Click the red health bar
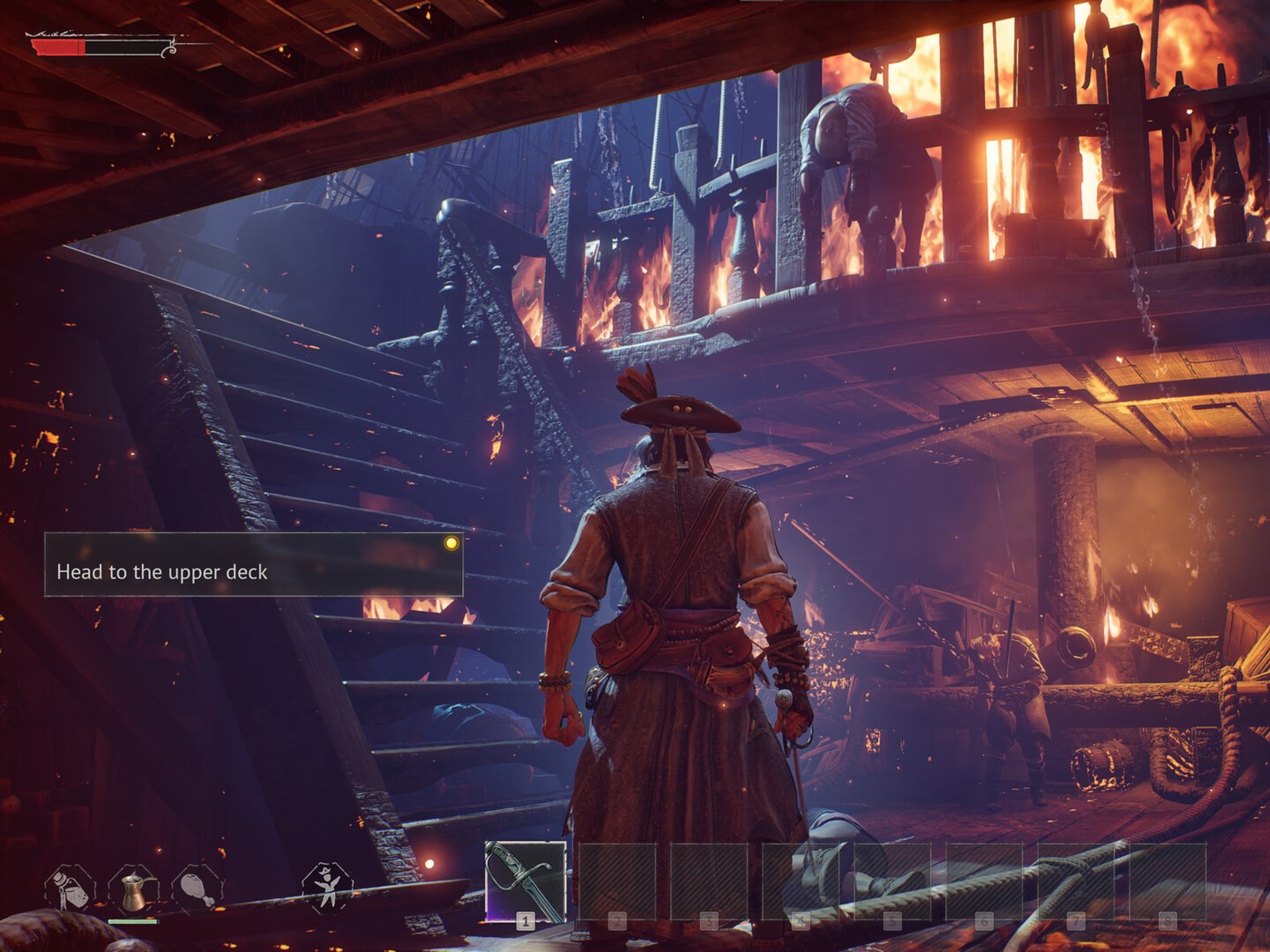 pos(56,46)
